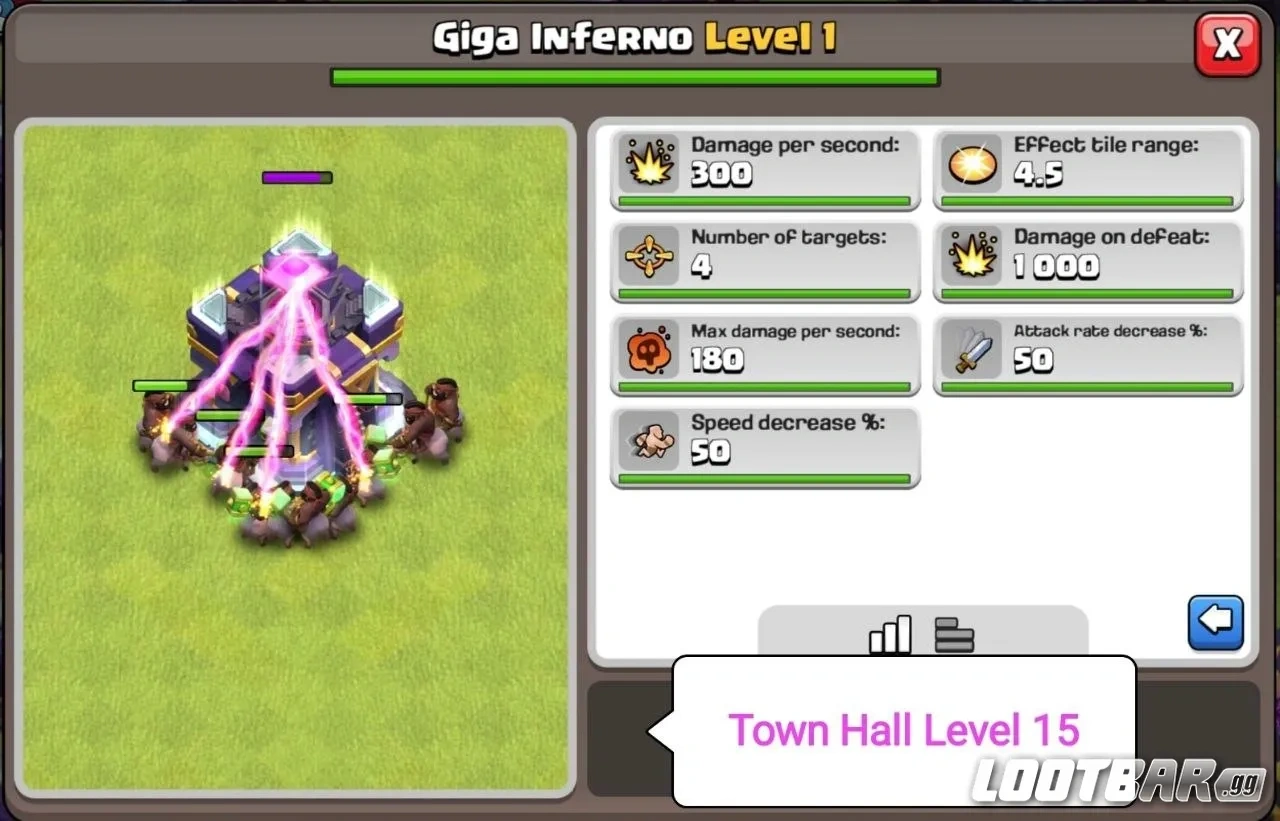1280x821 pixels.
Task: Click the green bar under Speed decrease
Action: [x=765, y=478]
